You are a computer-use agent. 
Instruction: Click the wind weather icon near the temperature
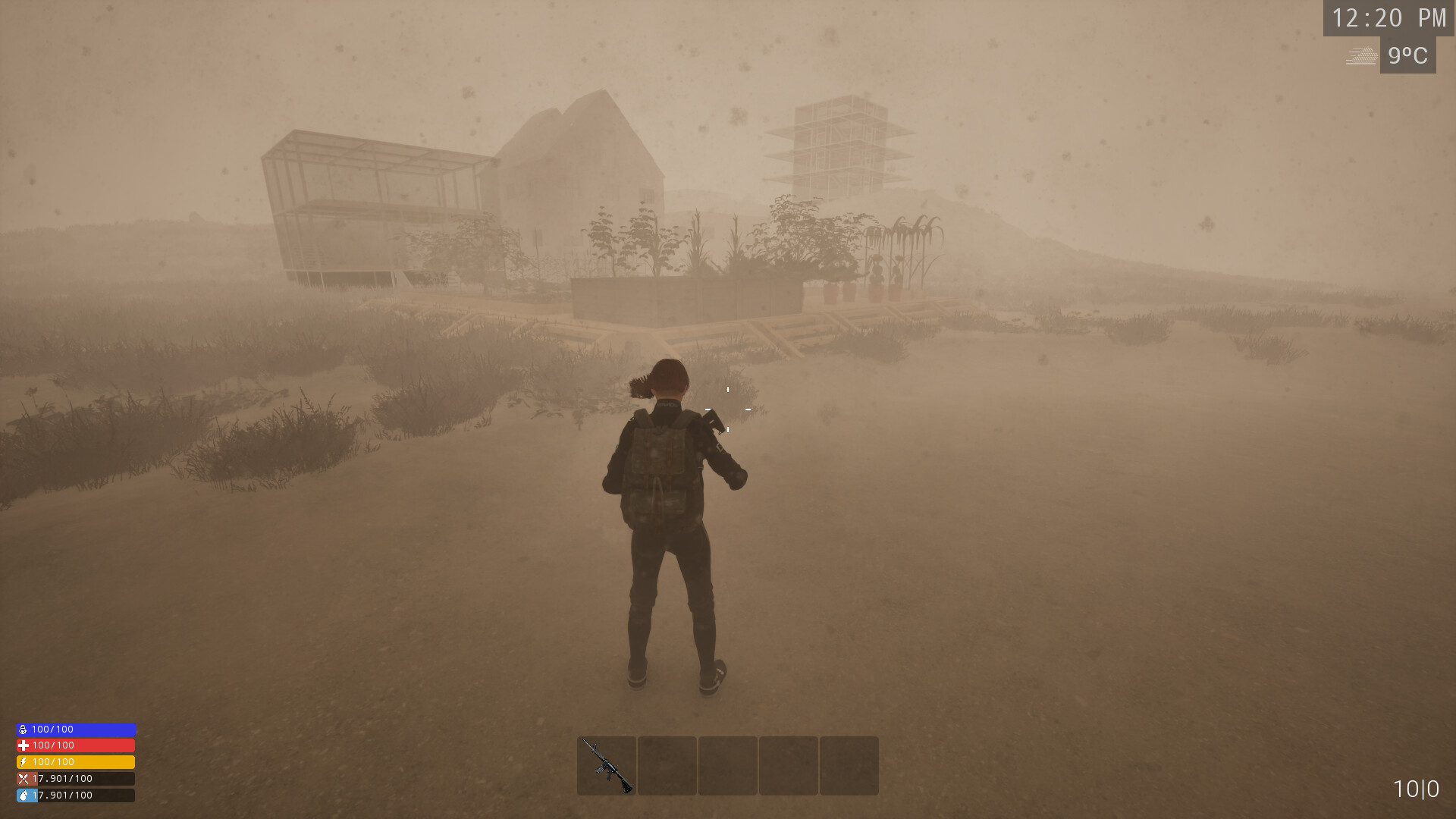(x=1361, y=55)
